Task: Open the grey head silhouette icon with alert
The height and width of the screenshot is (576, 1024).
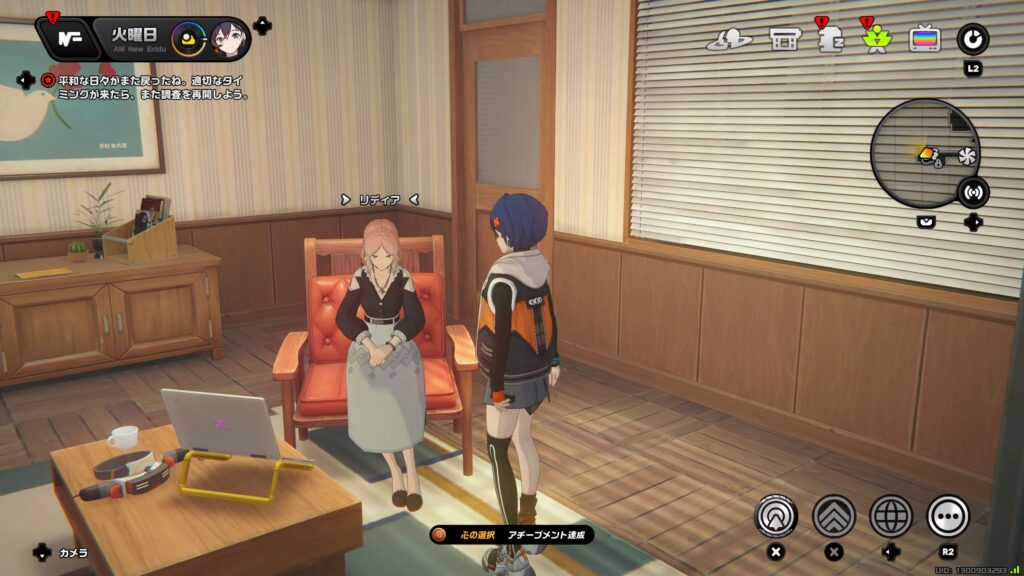Action: pos(827,40)
